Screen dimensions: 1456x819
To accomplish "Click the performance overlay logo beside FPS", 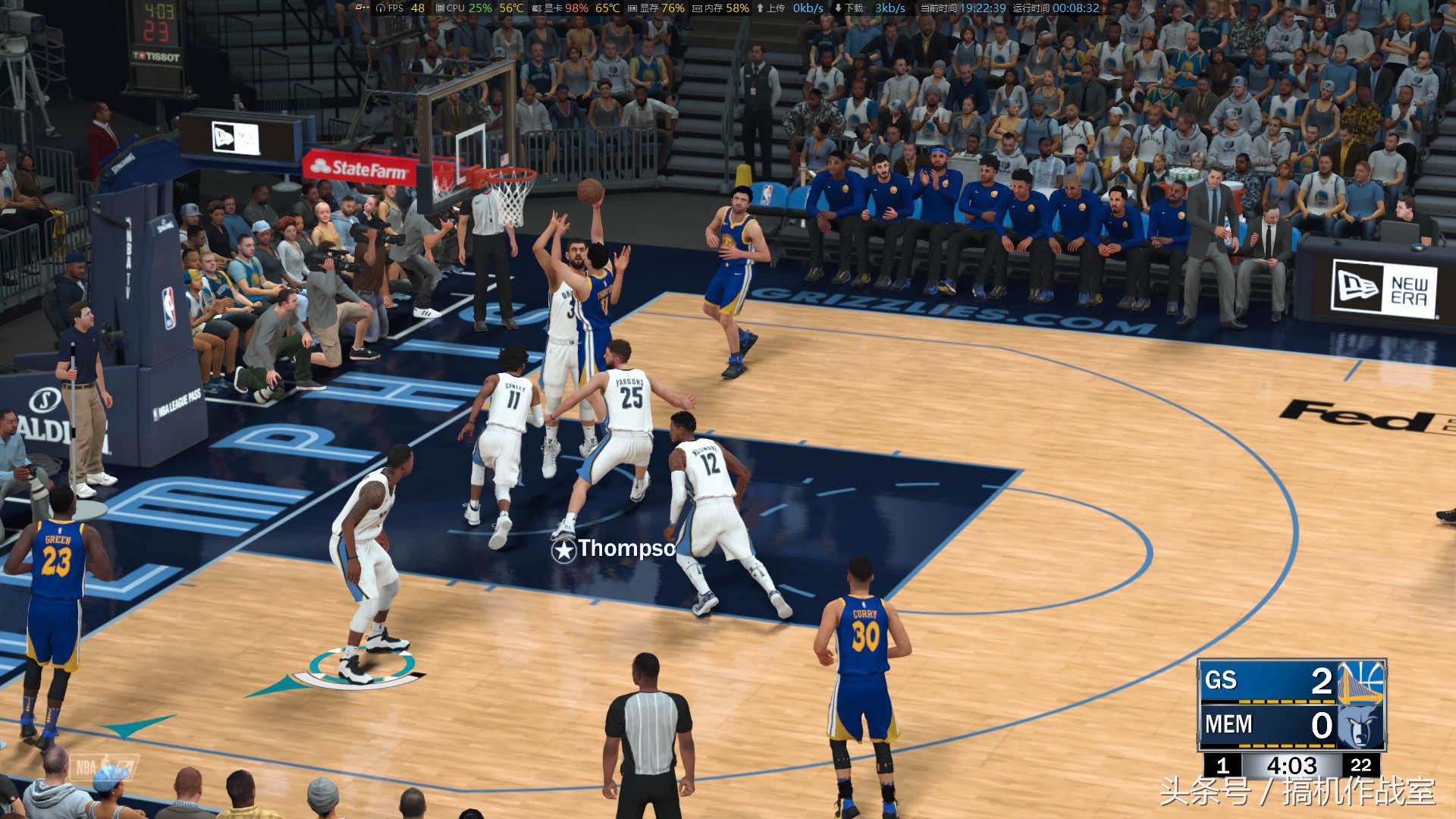I will (x=362, y=8).
